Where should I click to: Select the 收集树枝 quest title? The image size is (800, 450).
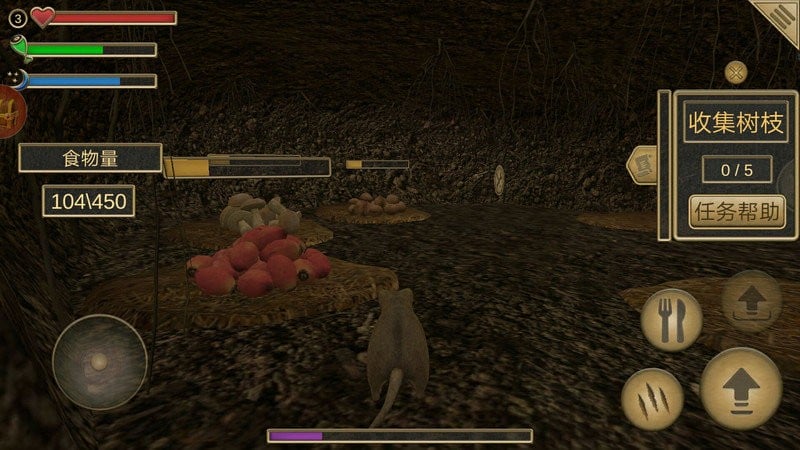736,122
